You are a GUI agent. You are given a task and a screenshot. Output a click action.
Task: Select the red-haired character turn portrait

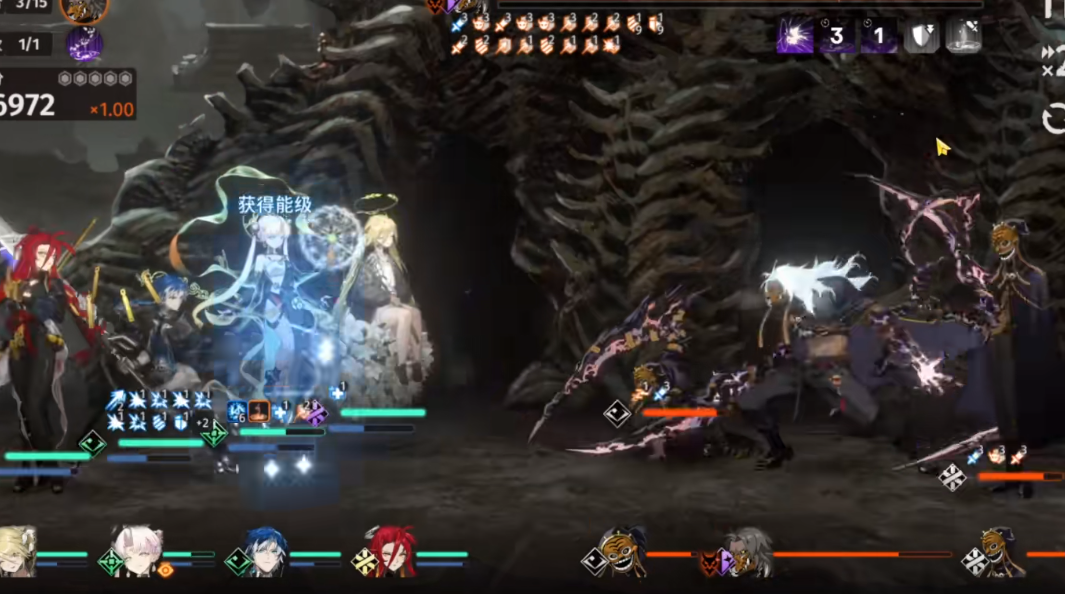393,552
